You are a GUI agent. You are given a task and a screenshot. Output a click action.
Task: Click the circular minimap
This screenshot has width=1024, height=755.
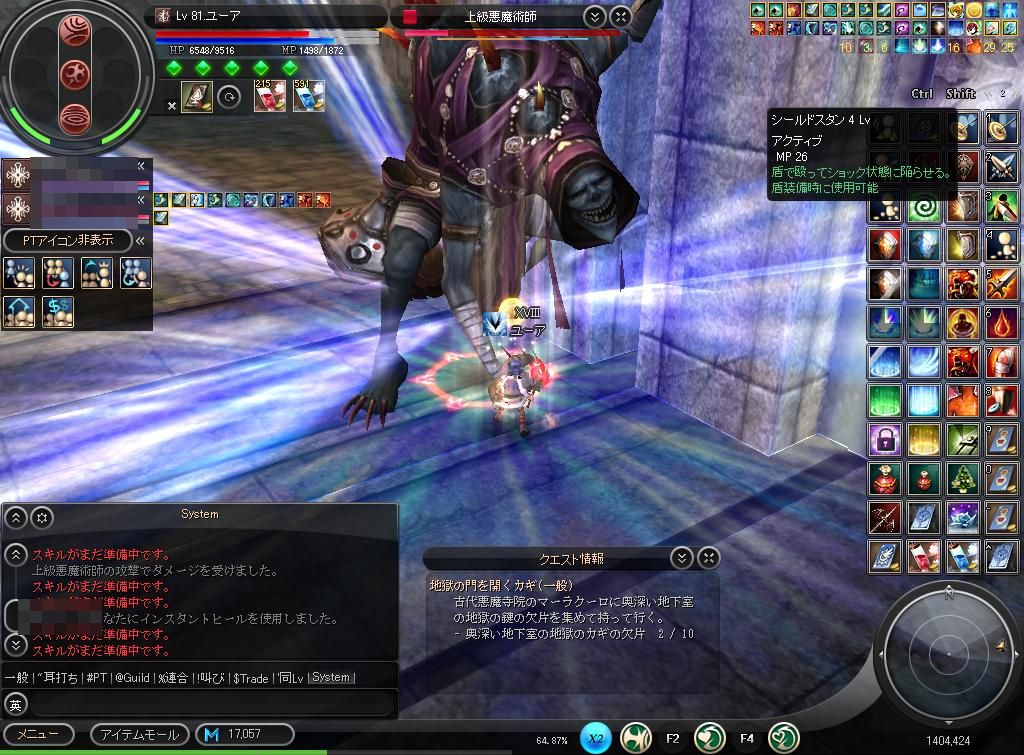click(944, 651)
